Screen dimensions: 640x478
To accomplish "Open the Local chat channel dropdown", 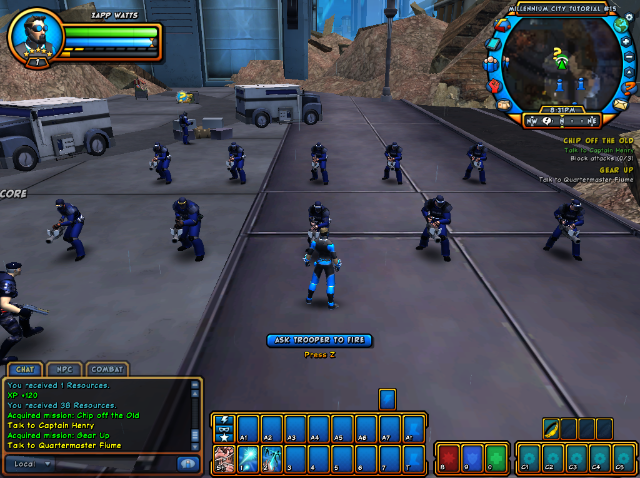I will 30,464.
